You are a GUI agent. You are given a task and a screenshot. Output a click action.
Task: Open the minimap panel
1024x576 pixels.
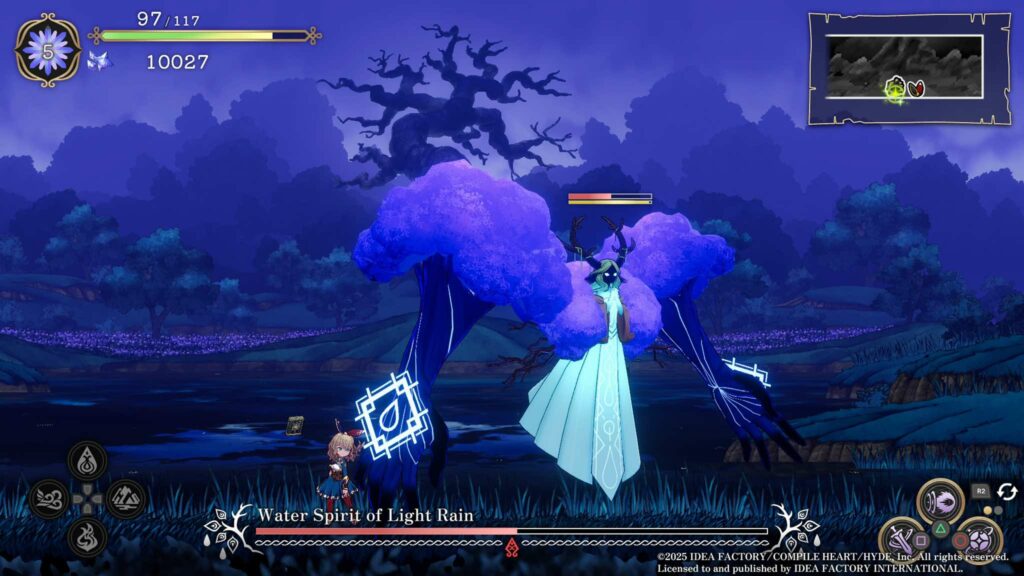click(895, 68)
